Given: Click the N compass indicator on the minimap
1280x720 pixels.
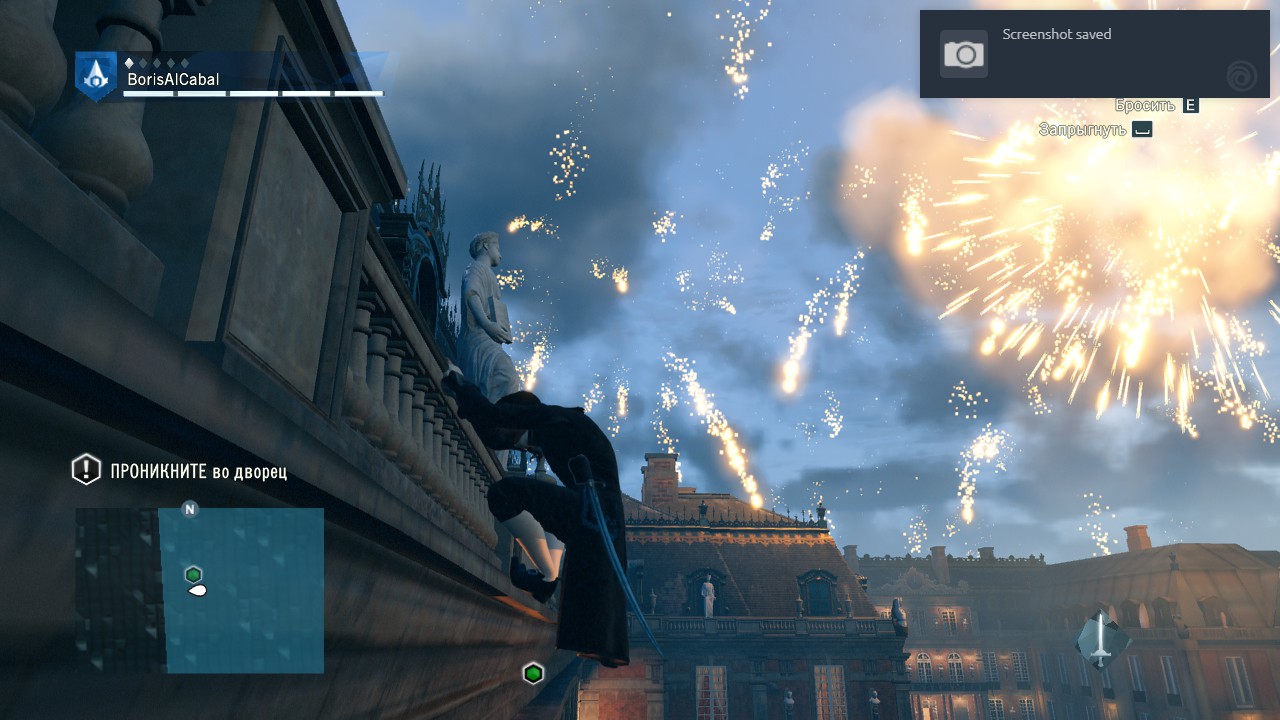Looking at the screenshot, I should 188,510.
